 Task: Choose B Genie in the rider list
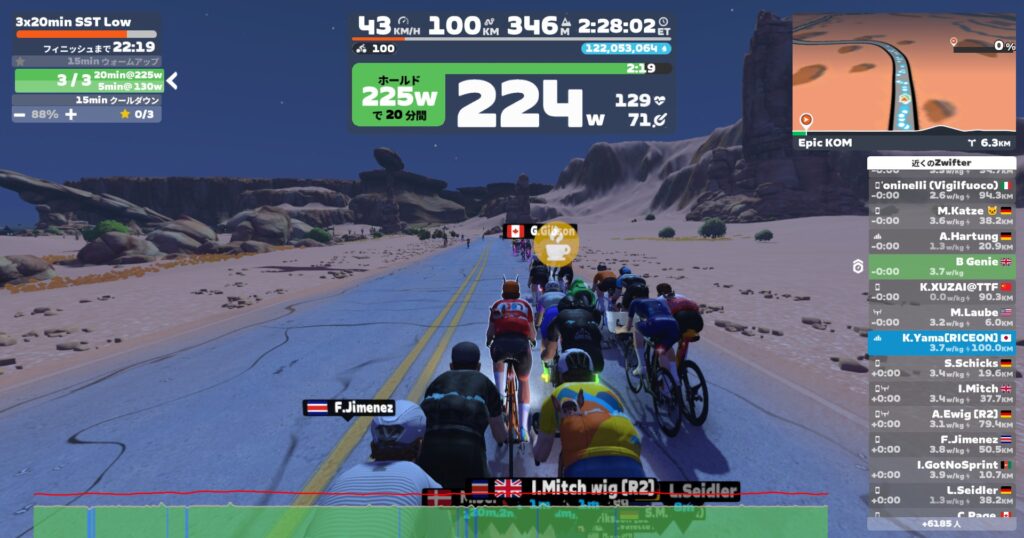942,266
